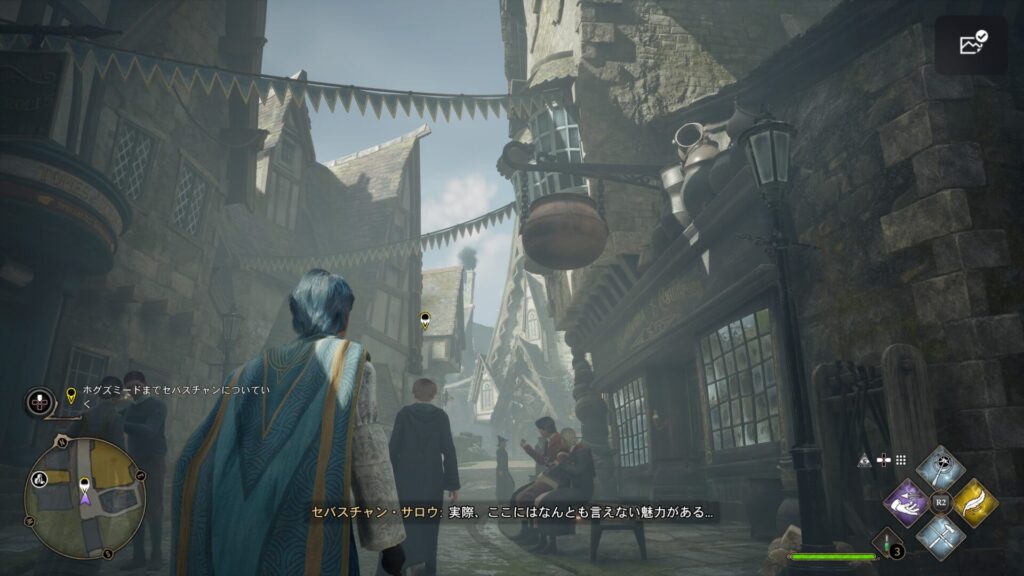Viewport: 1024px width, 576px height.
Task: Use the Reparo hammer spell slot
Action: [x=940, y=537]
